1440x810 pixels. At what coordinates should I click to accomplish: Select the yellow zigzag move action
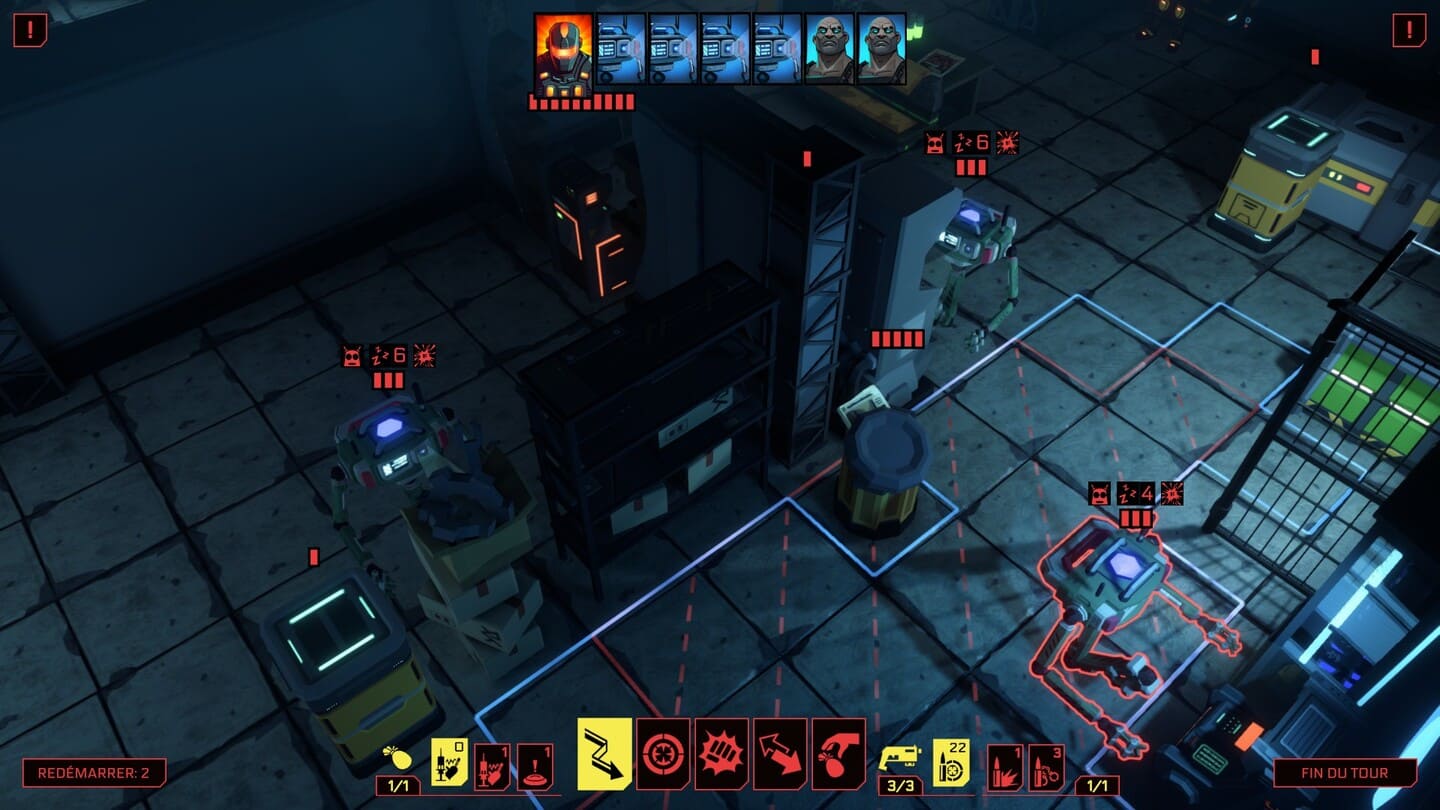[x=604, y=753]
